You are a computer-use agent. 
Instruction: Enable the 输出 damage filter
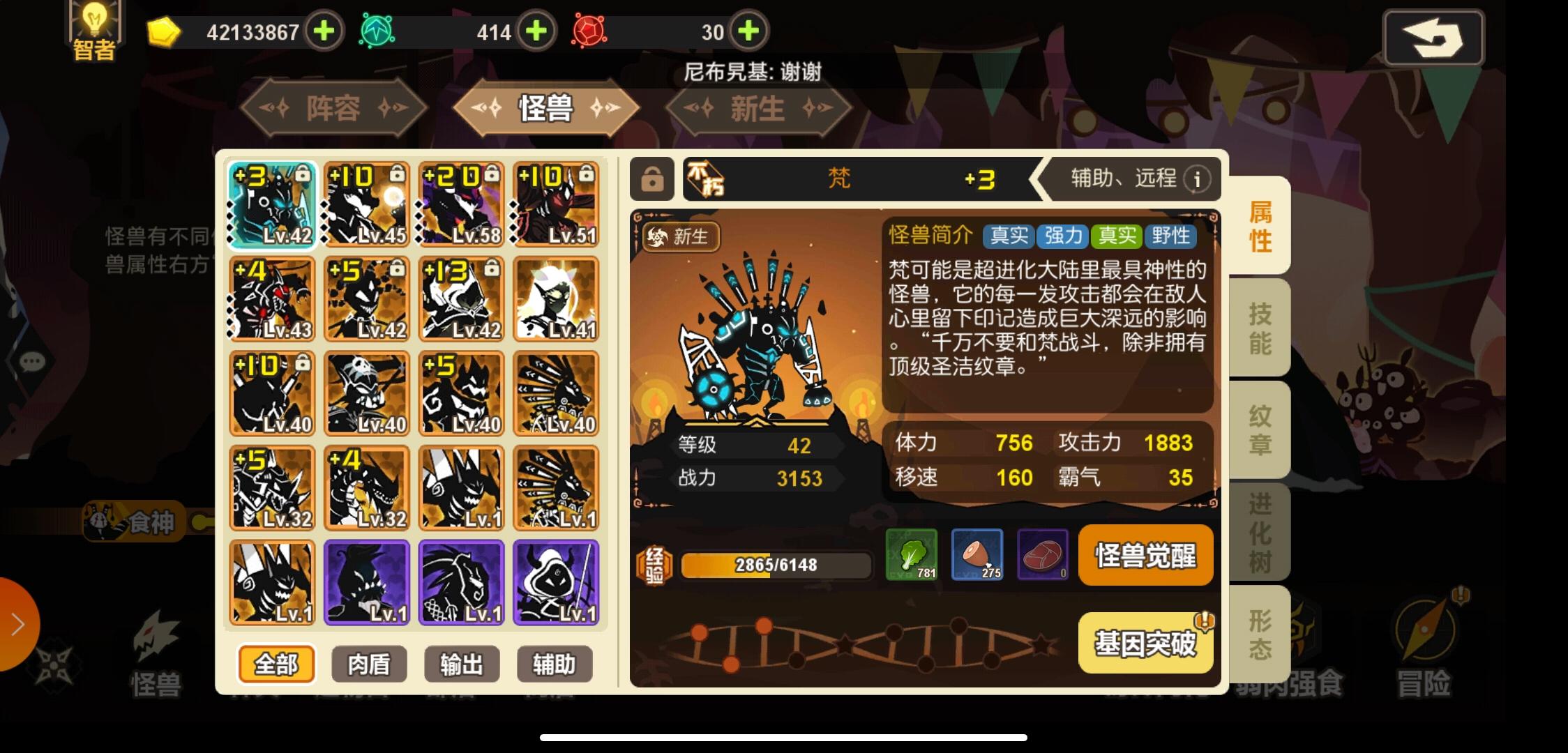[461, 664]
